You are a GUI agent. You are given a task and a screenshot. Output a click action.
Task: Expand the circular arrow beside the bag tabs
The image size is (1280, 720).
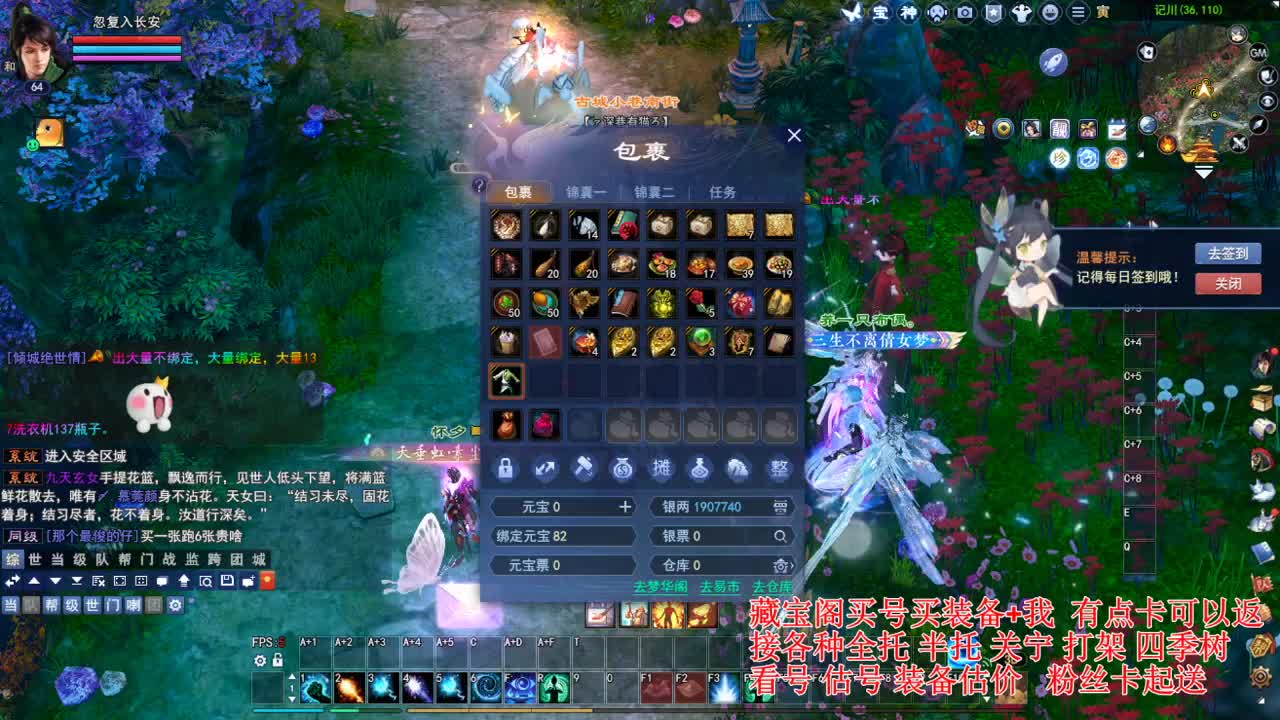click(479, 185)
